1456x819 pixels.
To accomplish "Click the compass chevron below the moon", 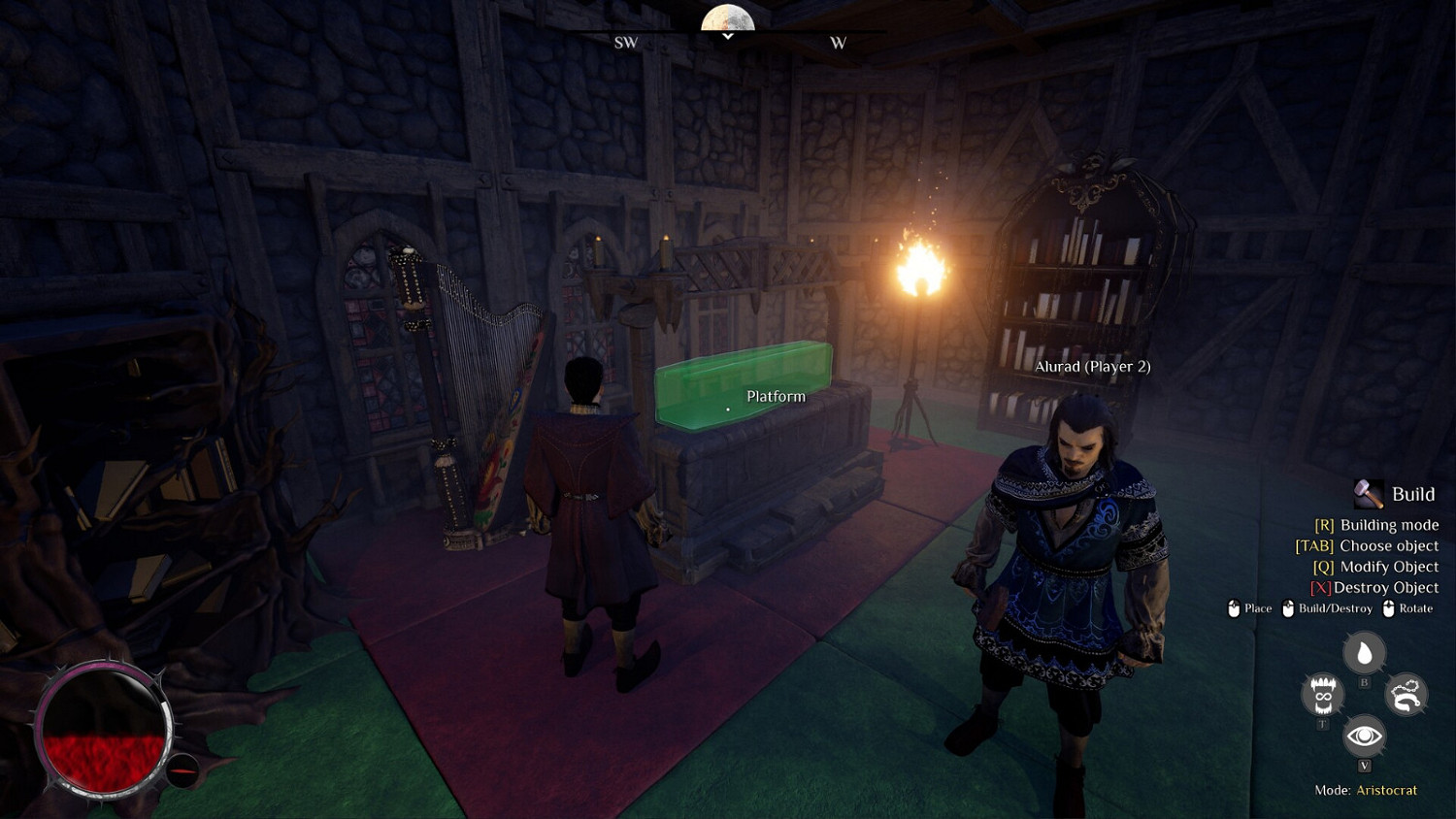I will (725, 36).
